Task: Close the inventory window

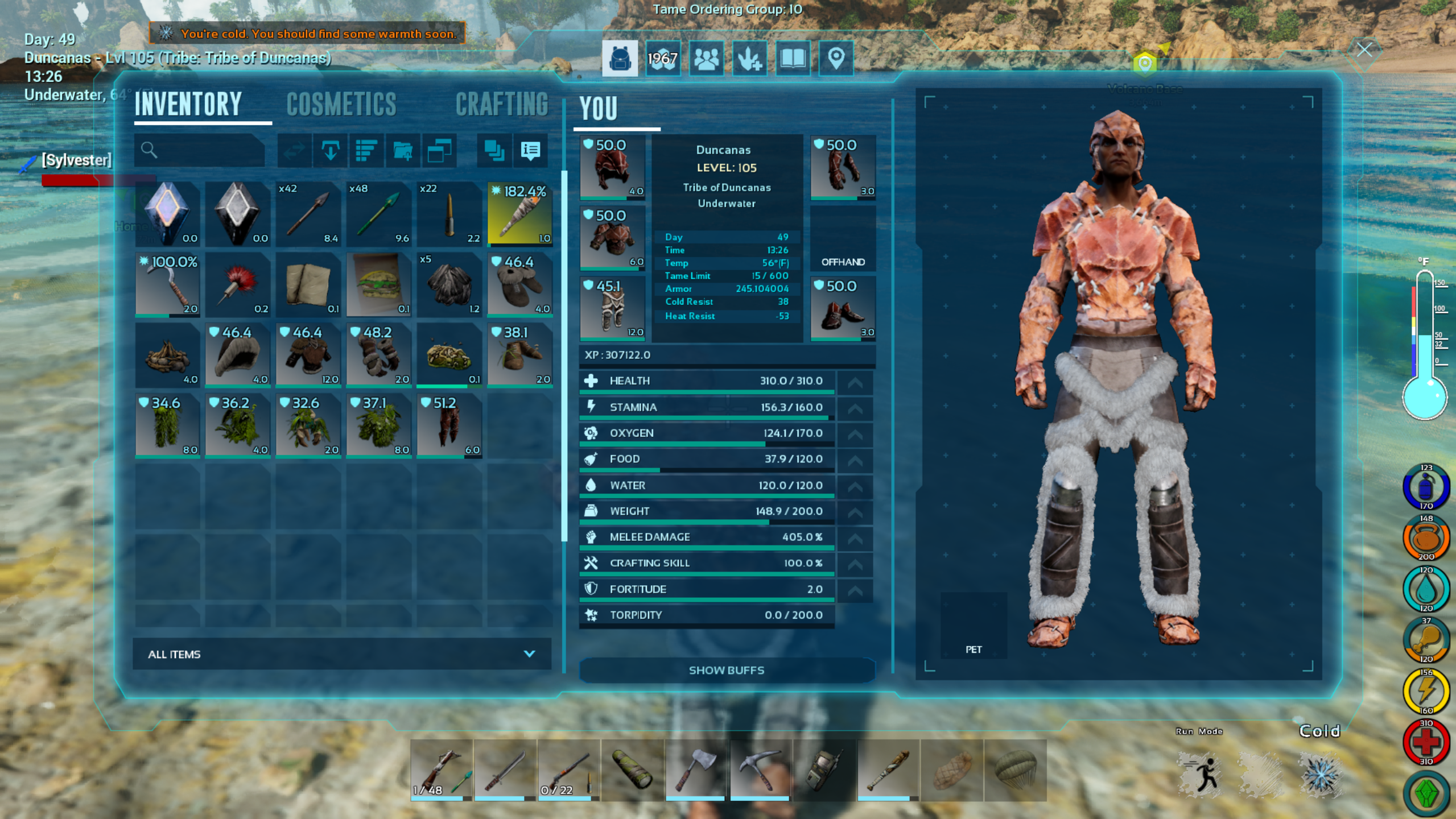Action: click(x=1364, y=50)
